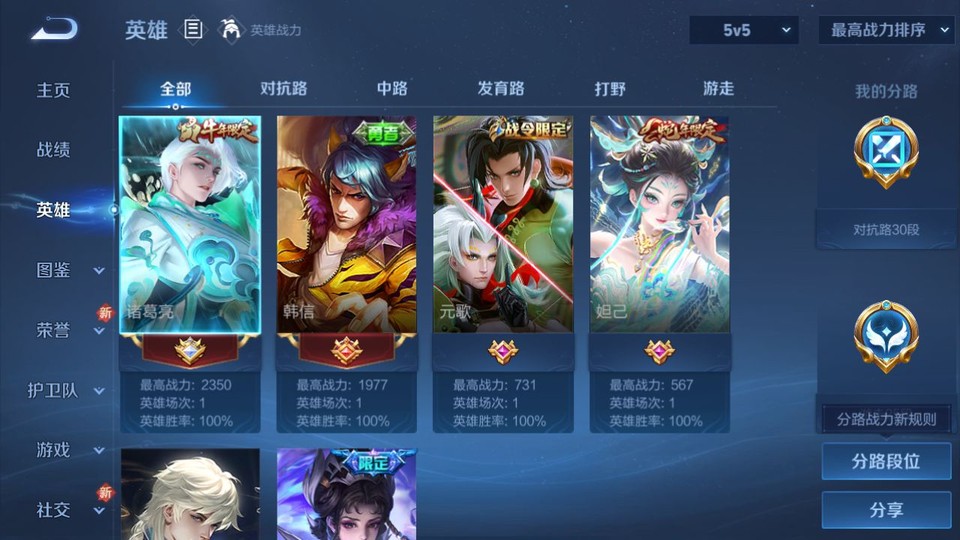Switch to the 发育路 tab
Viewport: 960px width, 540px height.
coord(501,88)
